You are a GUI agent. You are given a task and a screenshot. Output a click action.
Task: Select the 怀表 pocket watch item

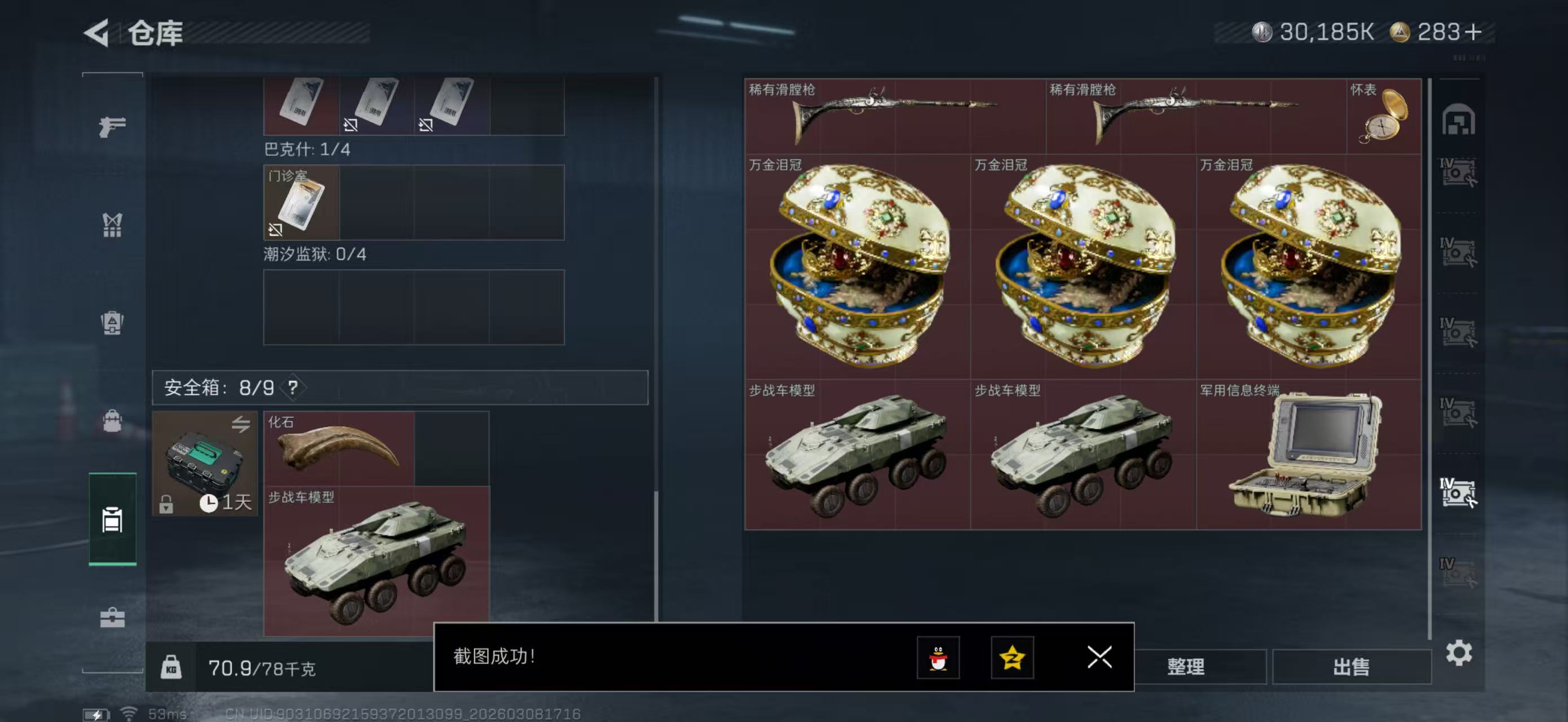point(1384,116)
